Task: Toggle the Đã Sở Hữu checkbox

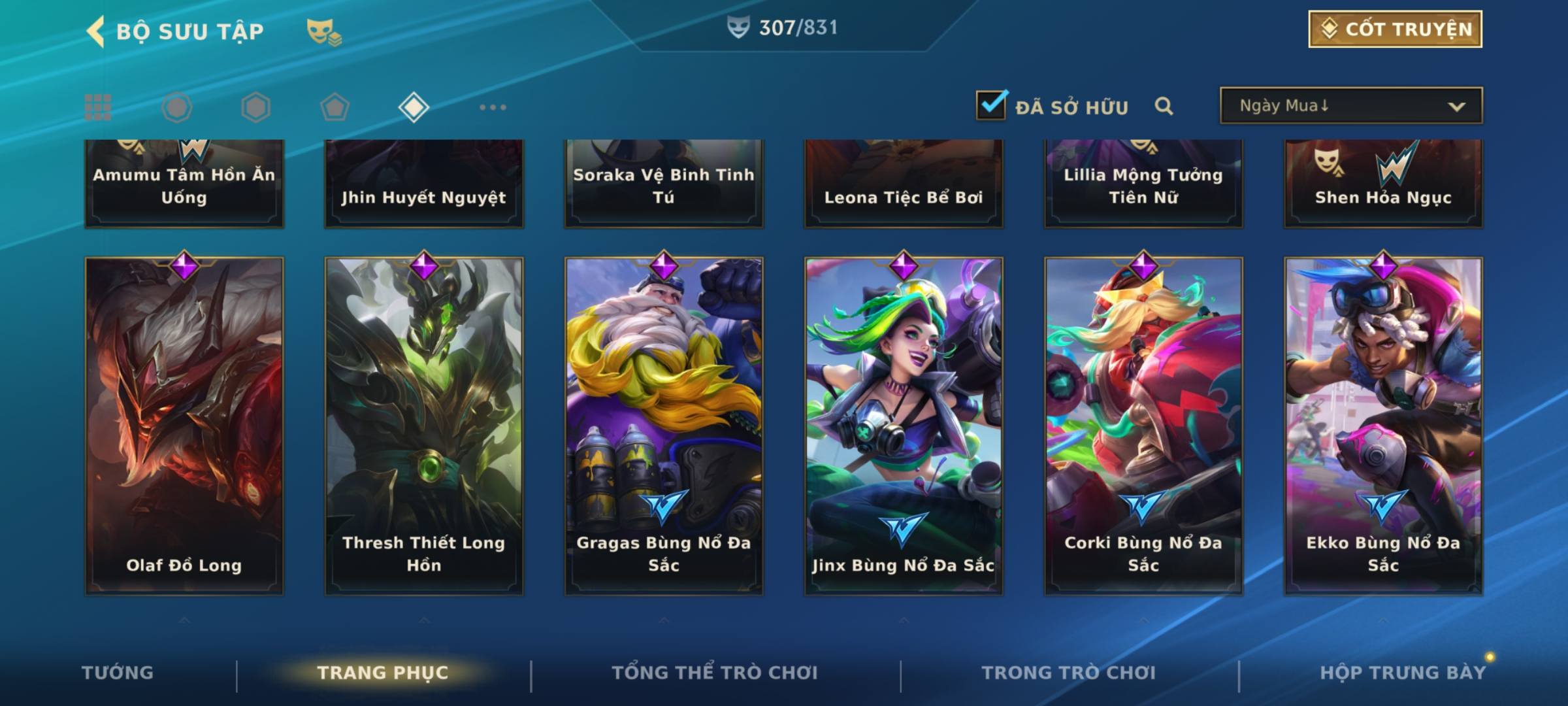Action: click(991, 105)
